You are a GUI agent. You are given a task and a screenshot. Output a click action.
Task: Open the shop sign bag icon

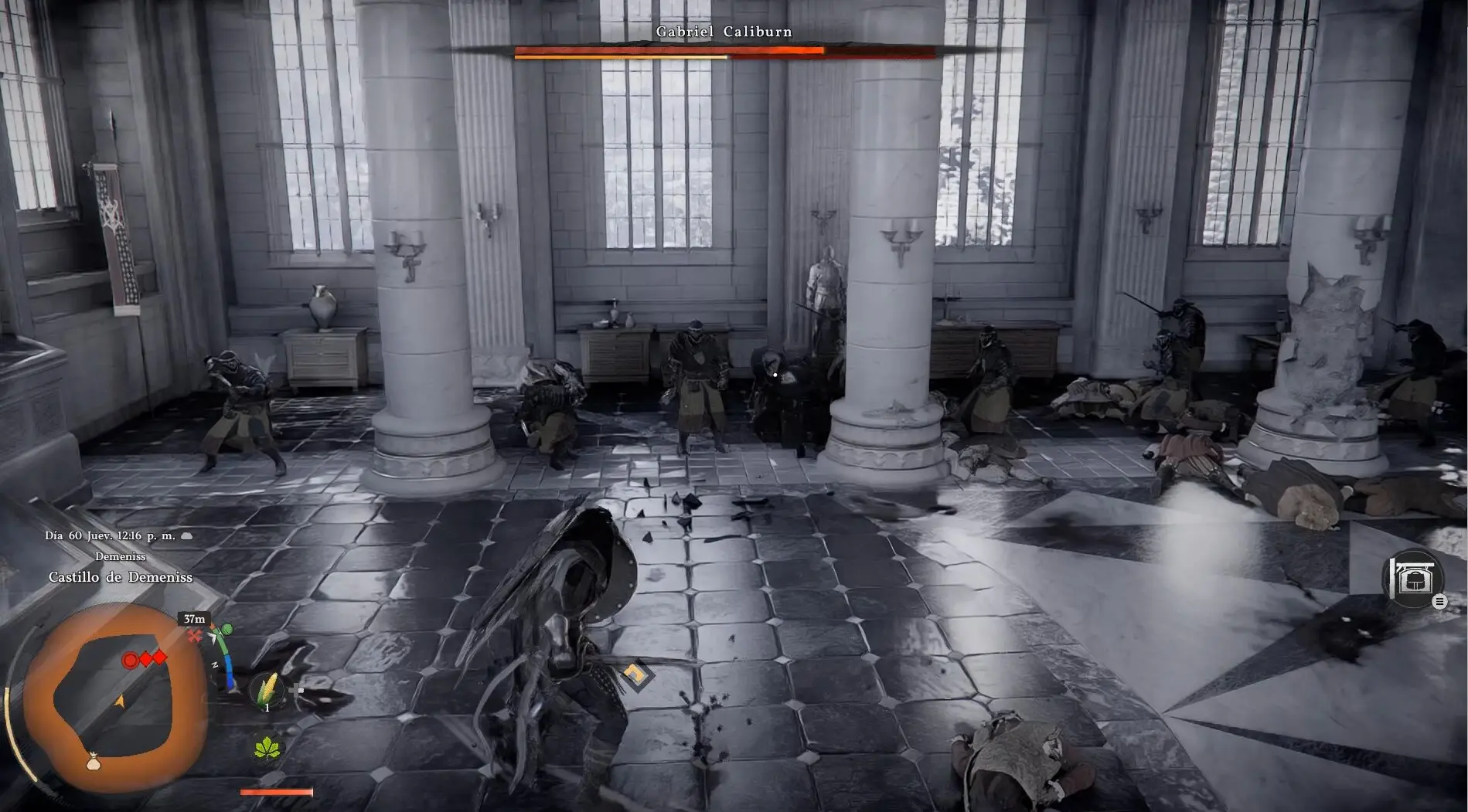coord(1412,578)
